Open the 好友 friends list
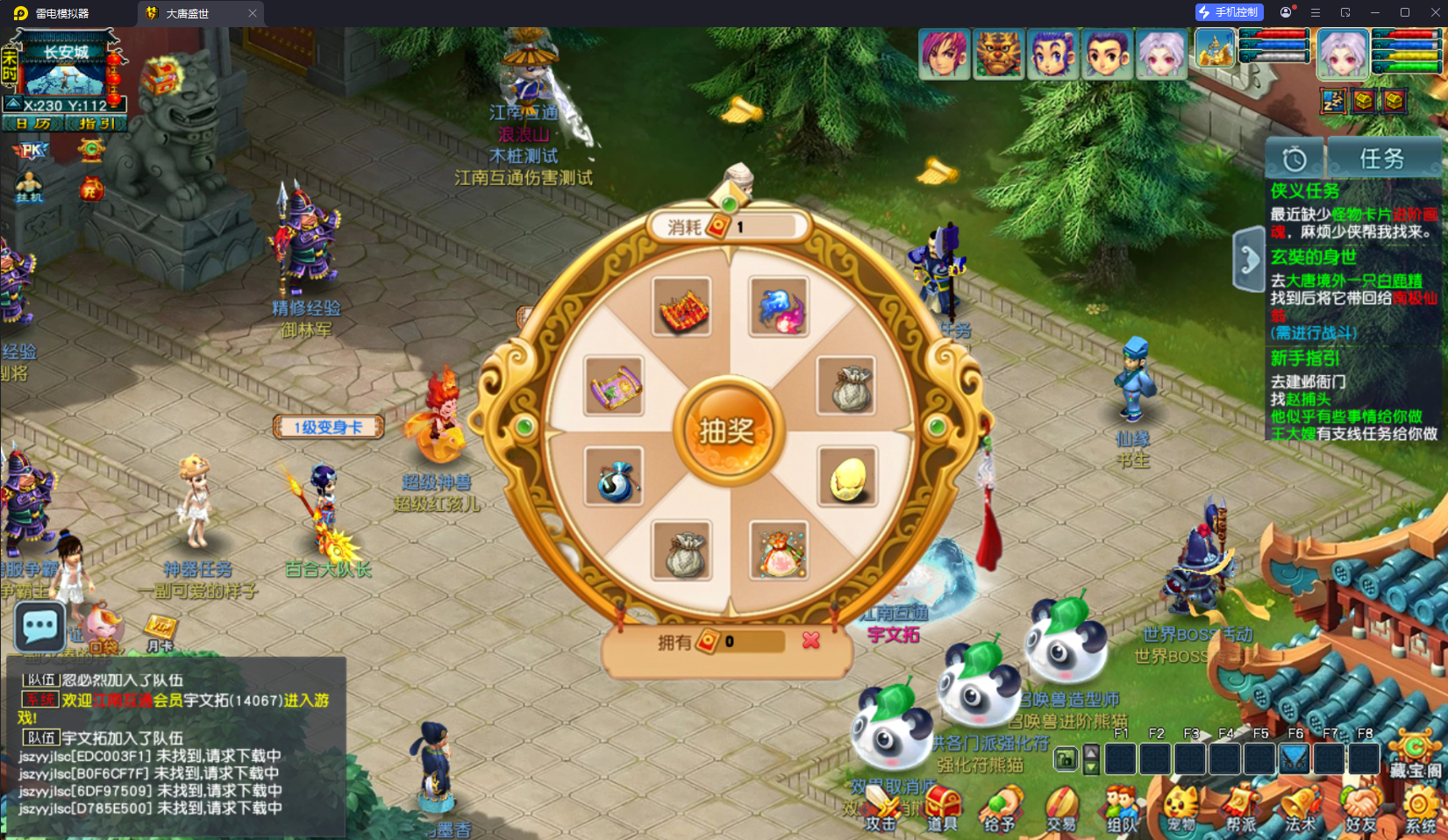The image size is (1448, 840). (1361, 807)
